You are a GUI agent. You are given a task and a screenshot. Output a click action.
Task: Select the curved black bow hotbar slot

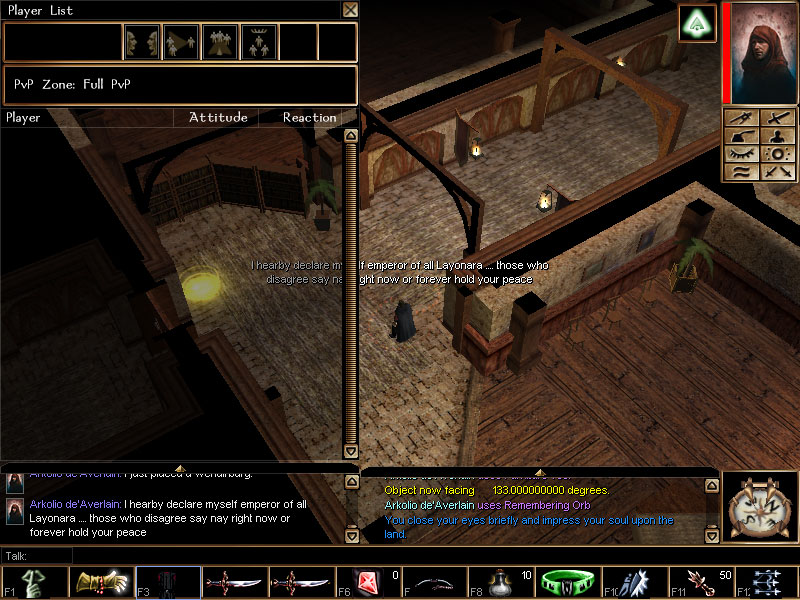[437, 582]
